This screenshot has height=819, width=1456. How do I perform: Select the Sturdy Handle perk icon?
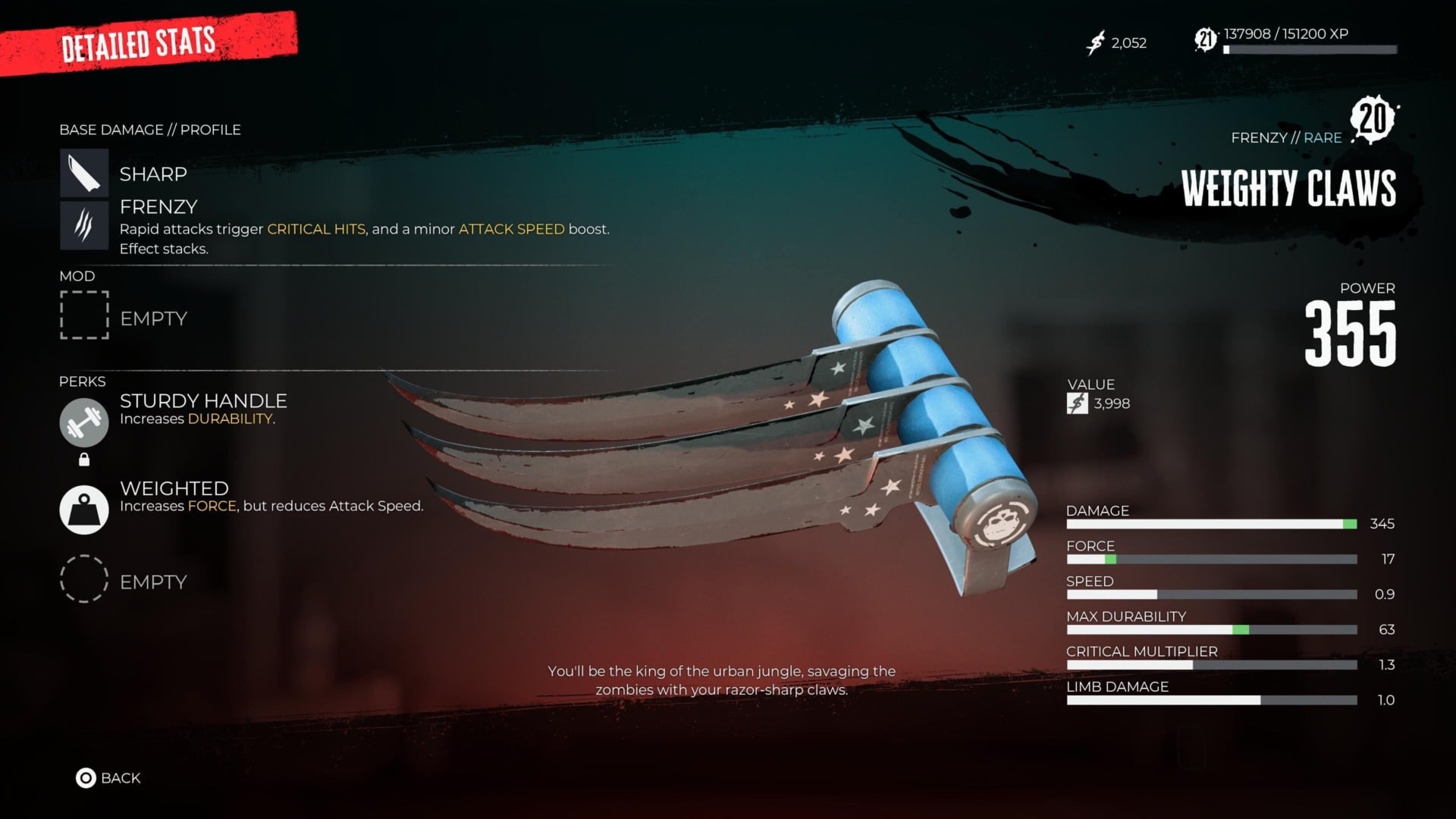coord(83,422)
